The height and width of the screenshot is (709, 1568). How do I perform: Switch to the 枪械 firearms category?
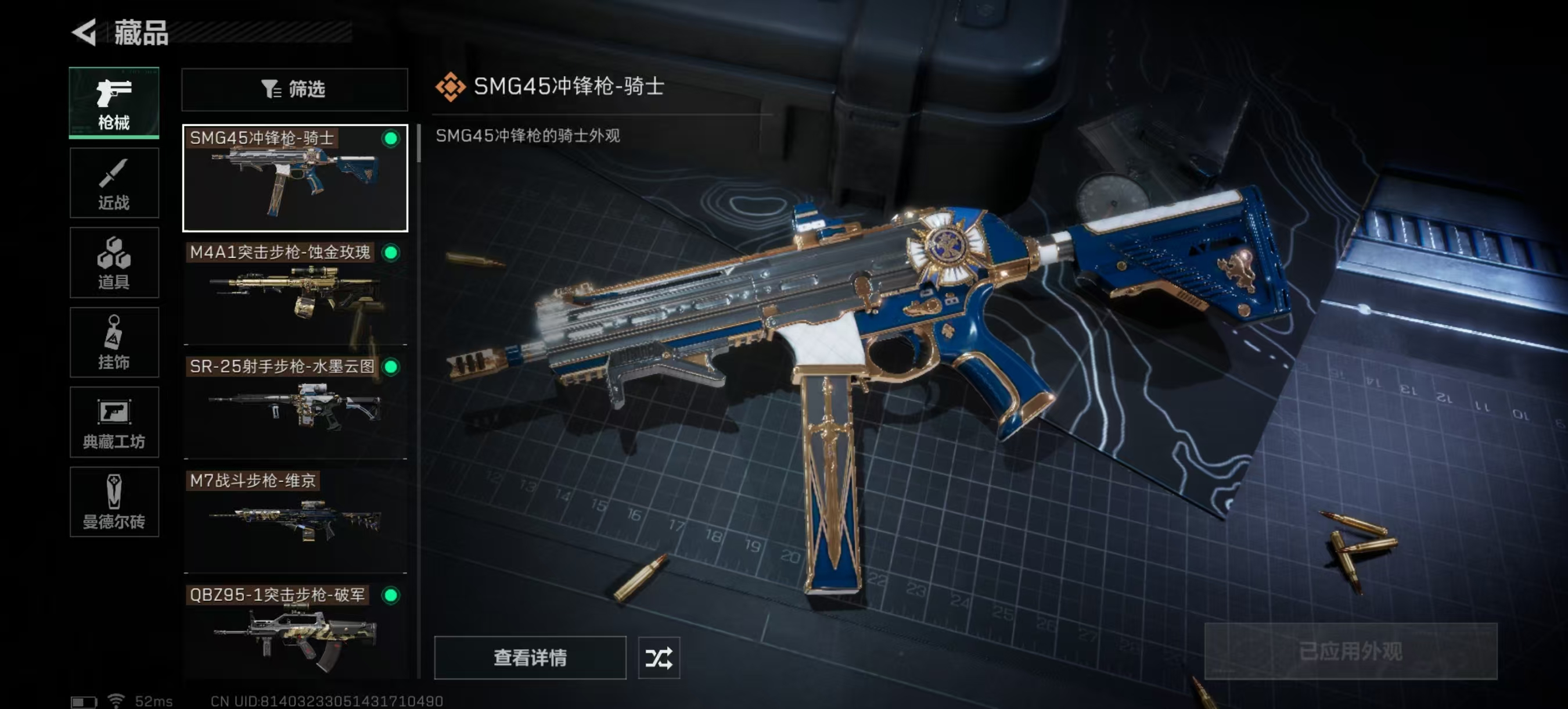pos(114,103)
